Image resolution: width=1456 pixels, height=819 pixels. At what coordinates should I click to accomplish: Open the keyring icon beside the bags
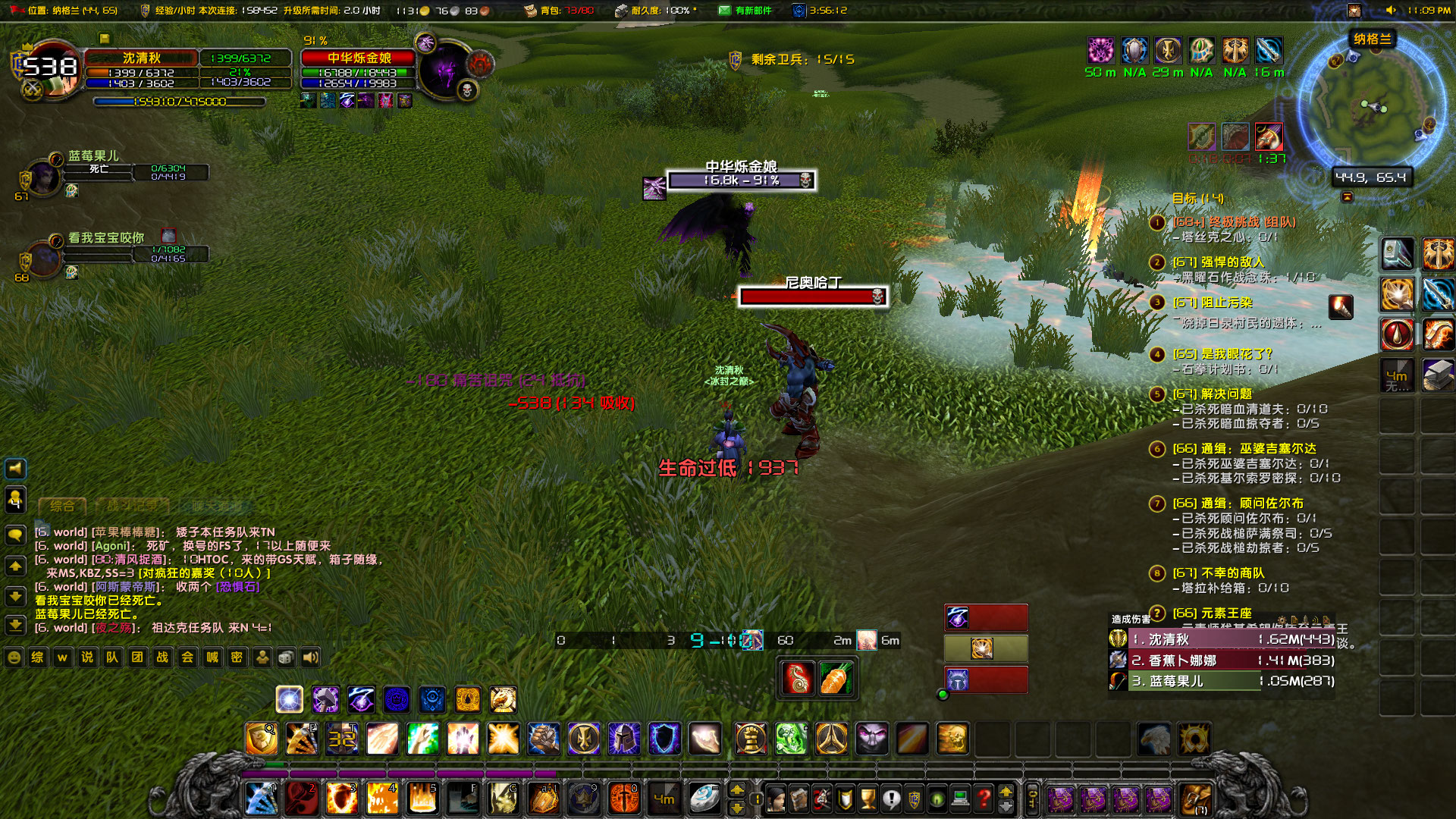point(1031,796)
